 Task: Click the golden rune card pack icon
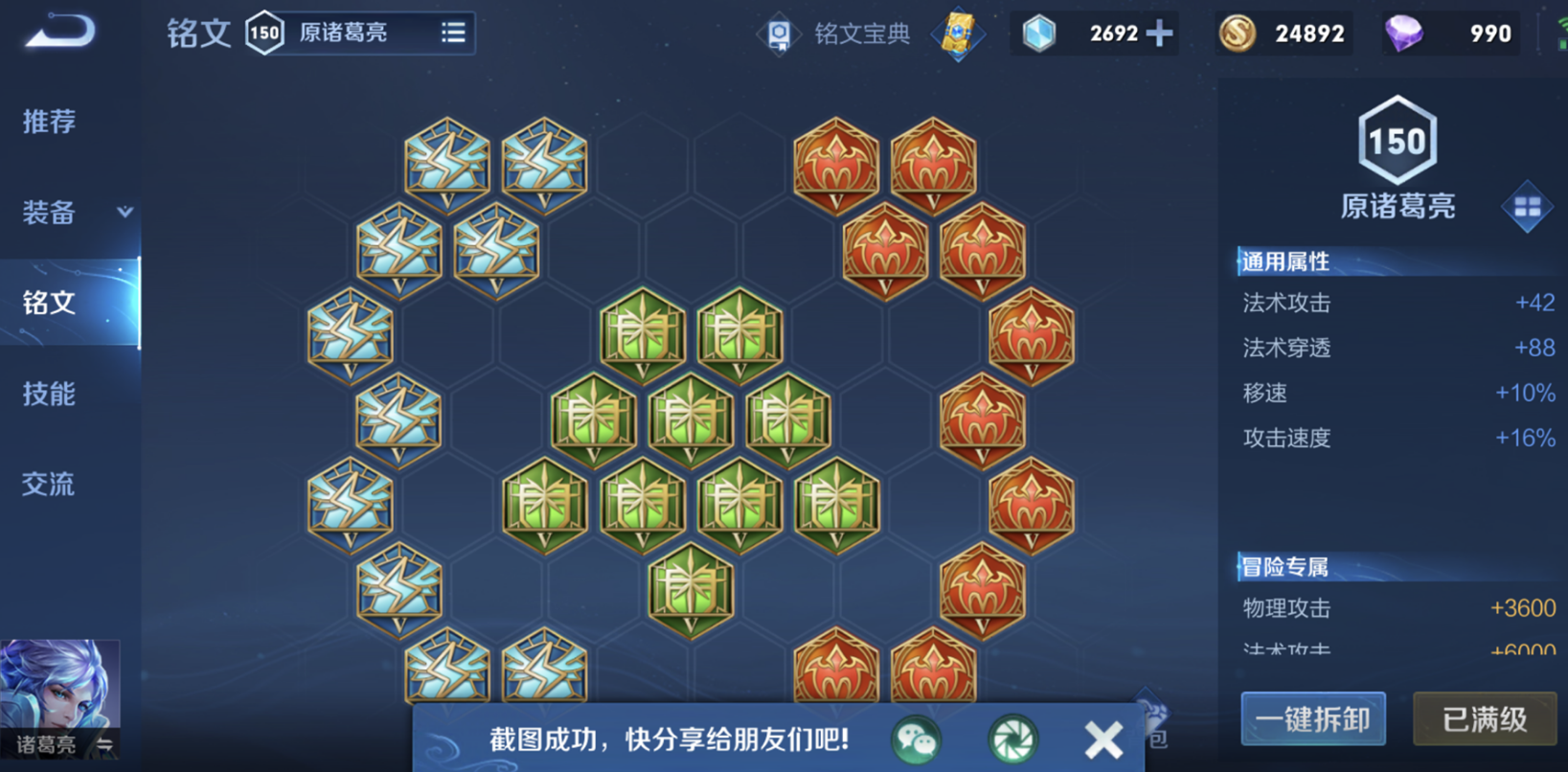point(958,34)
